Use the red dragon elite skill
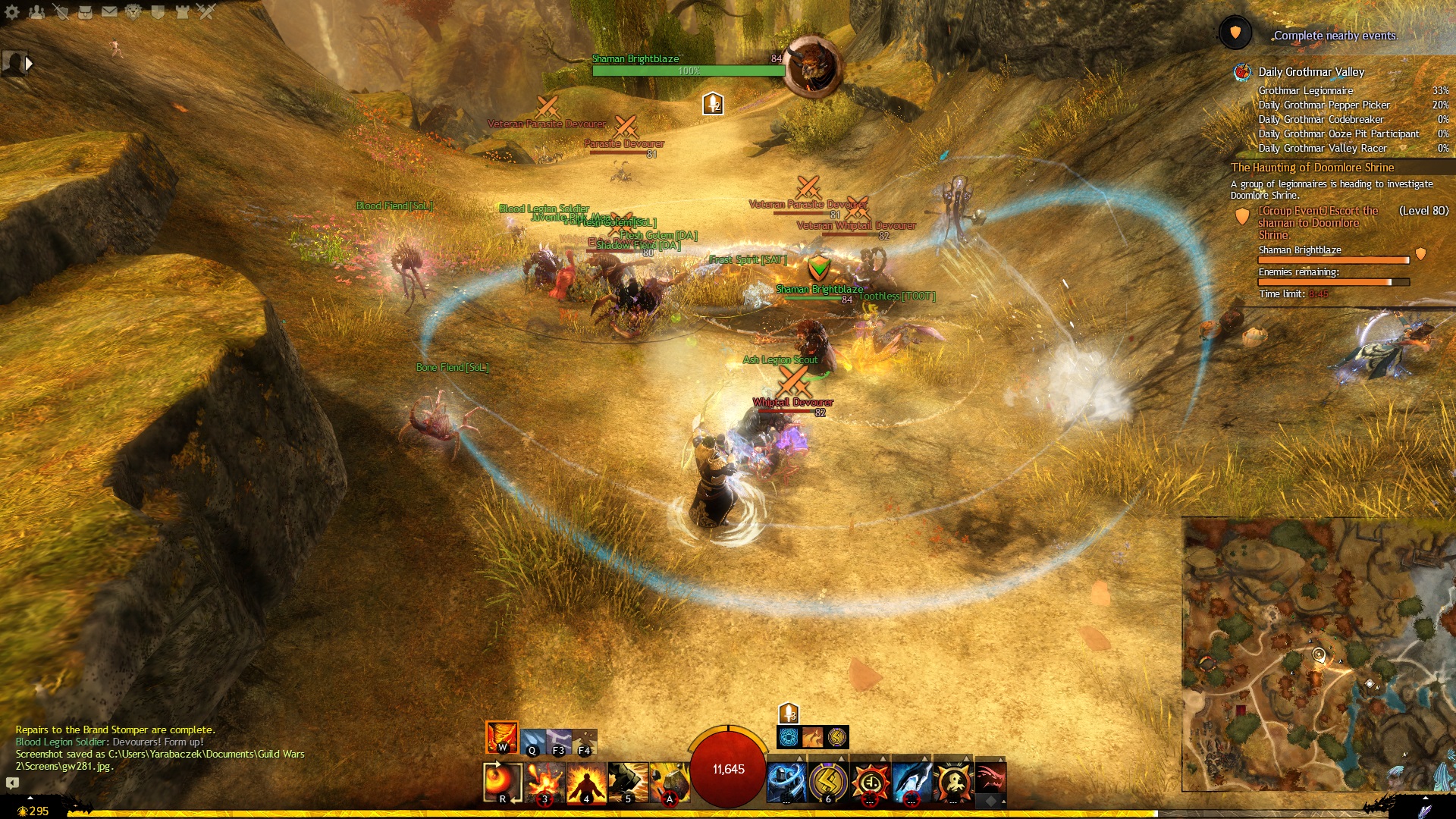1456x819 pixels. point(990,779)
